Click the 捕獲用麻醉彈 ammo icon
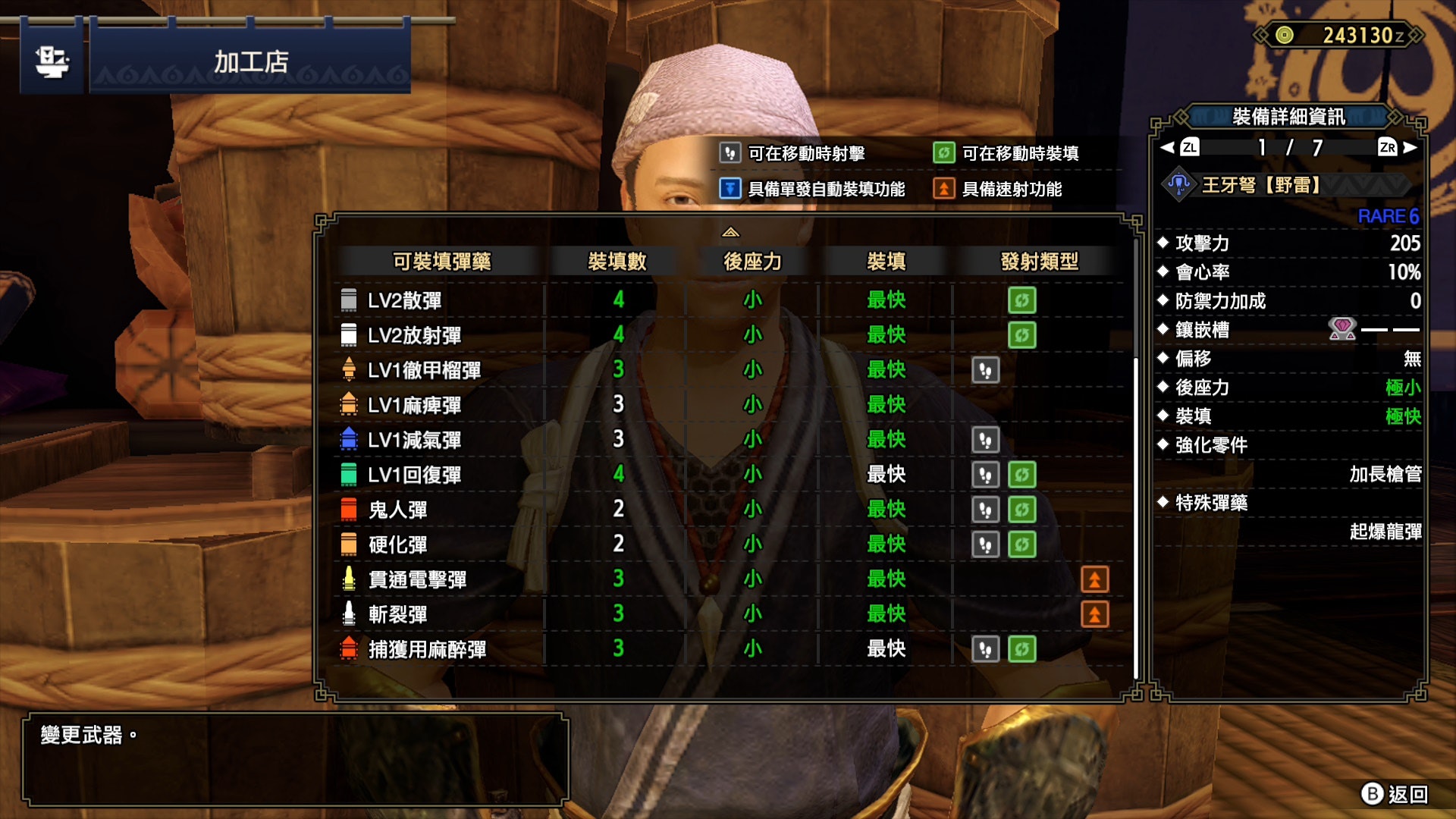 (x=348, y=649)
